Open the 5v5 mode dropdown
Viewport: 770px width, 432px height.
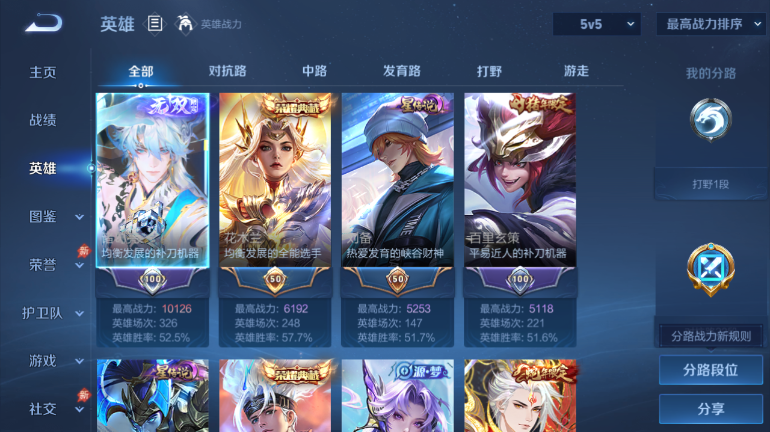click(x=597, y=24)
